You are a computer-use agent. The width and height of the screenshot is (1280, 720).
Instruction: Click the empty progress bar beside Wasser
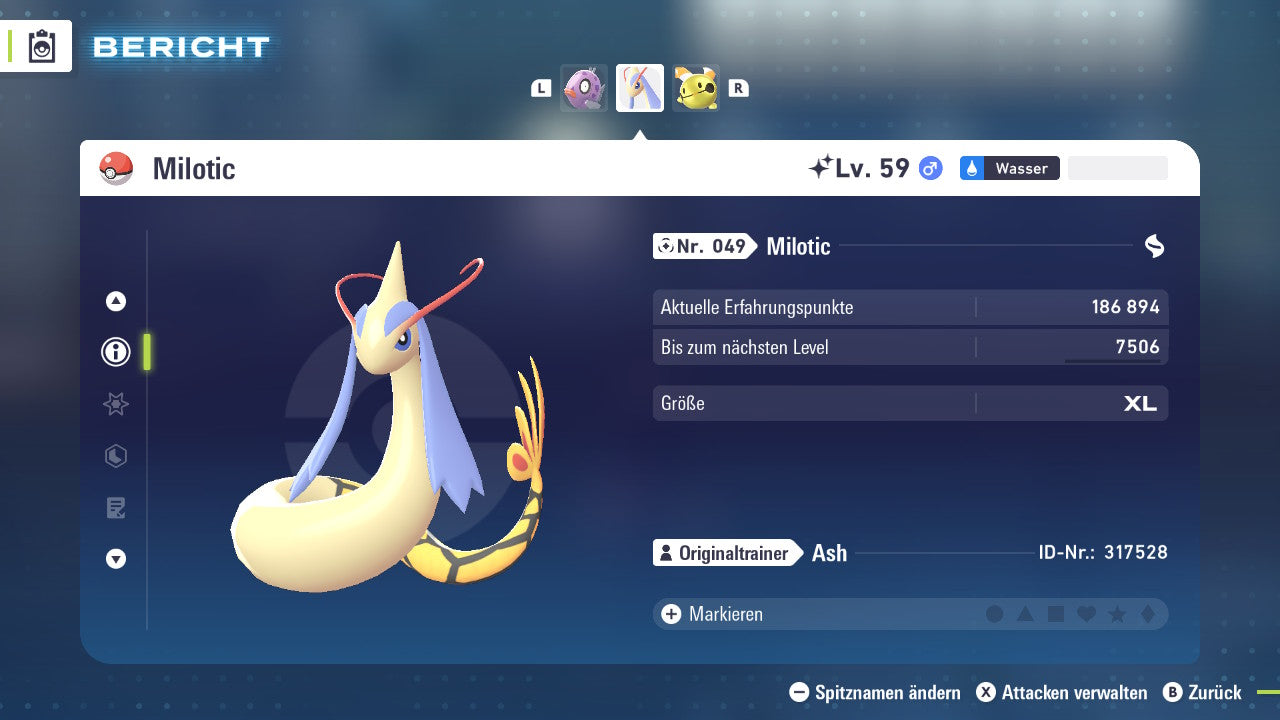pos(1117,168)
